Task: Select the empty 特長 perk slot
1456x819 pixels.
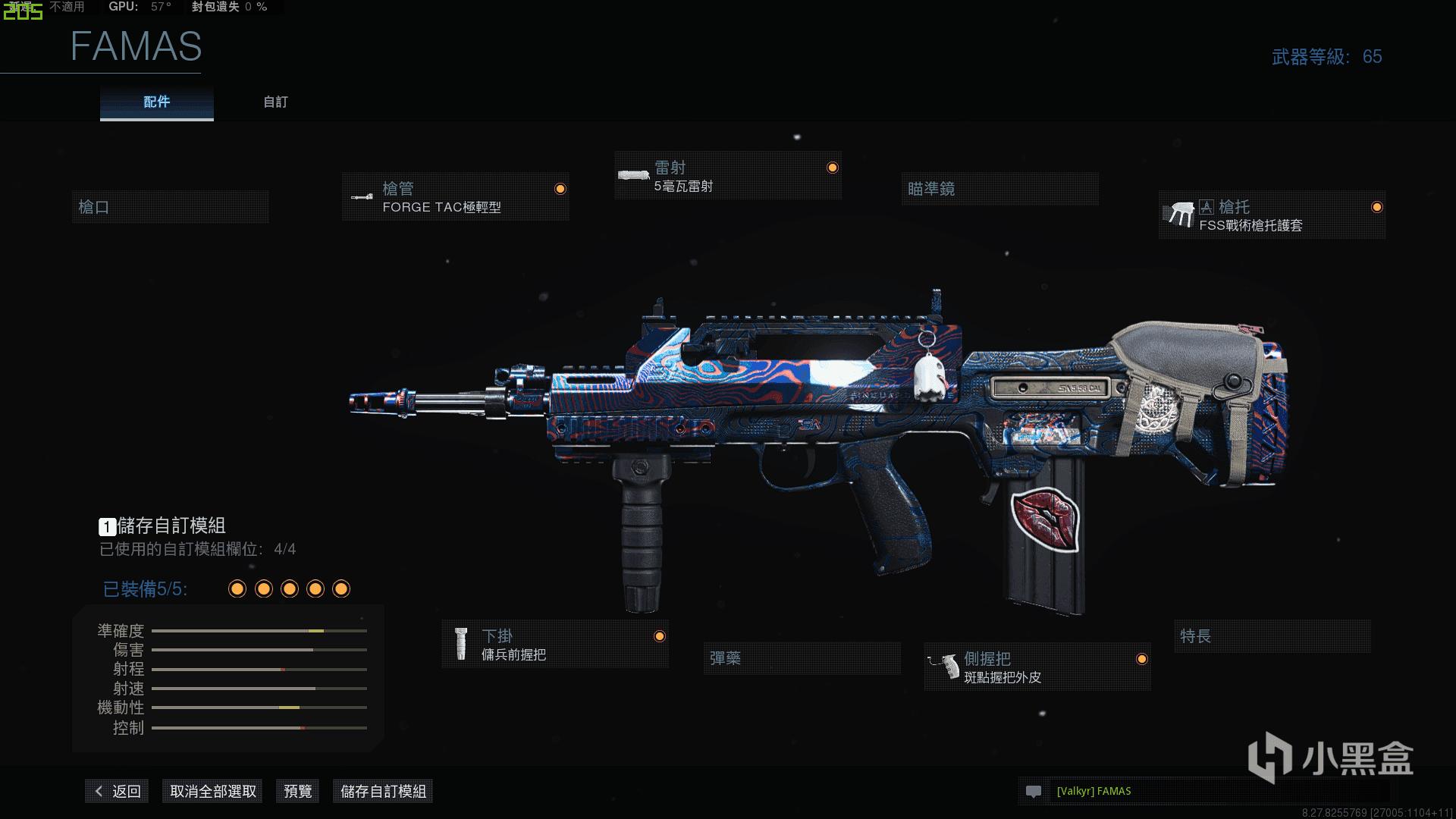Action: coord(1272,636)
